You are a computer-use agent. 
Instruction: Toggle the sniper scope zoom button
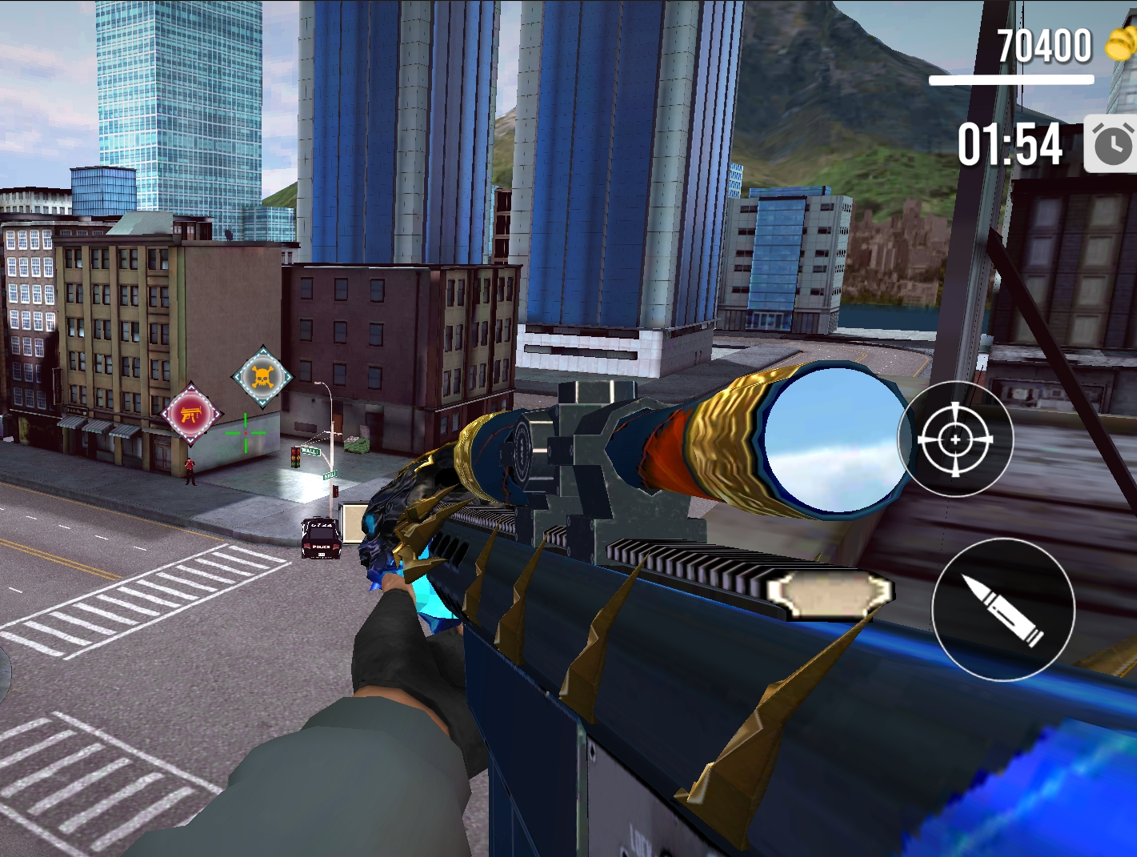[955, 439]
